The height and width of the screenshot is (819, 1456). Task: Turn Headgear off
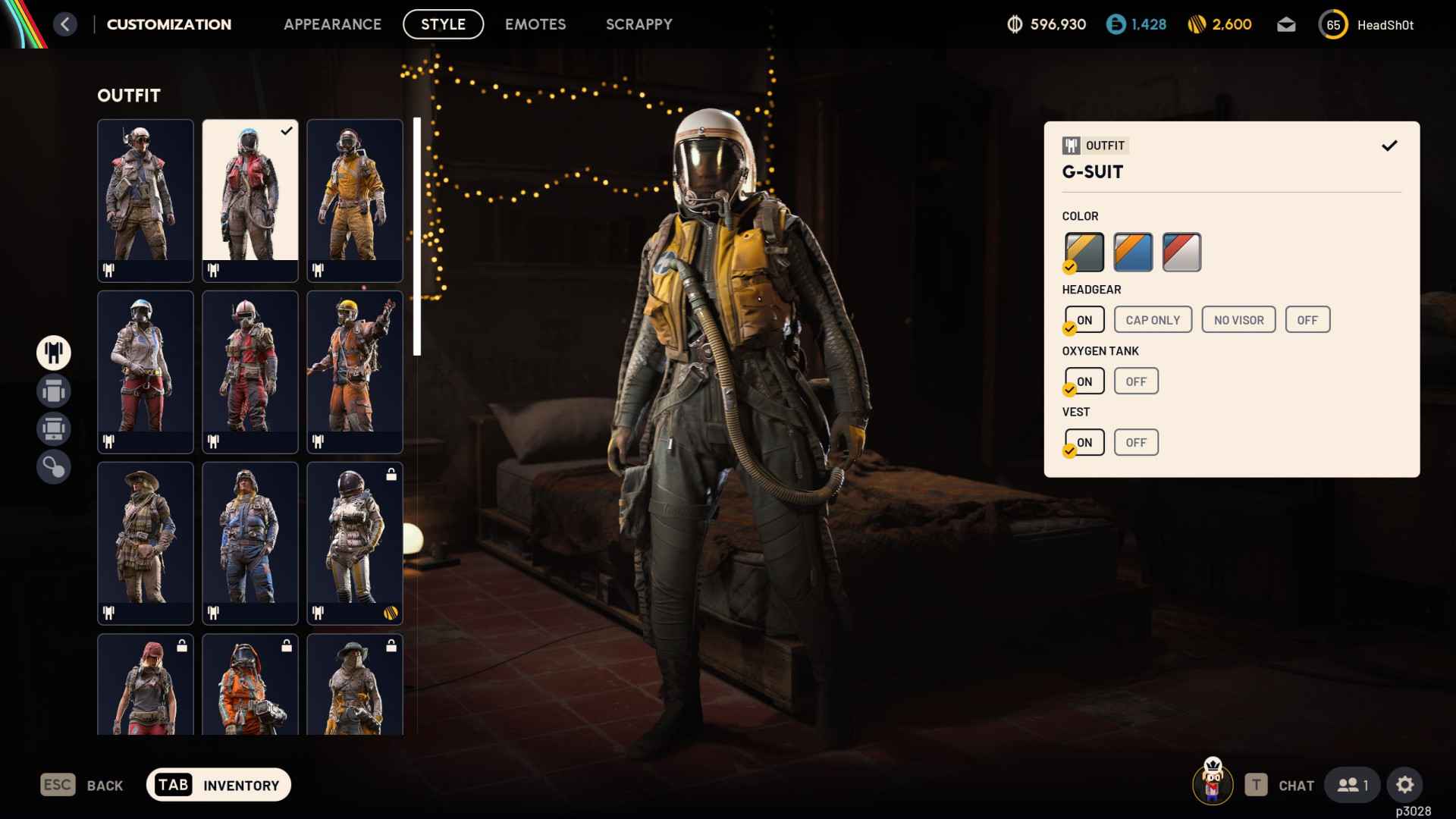point(1307,319)
